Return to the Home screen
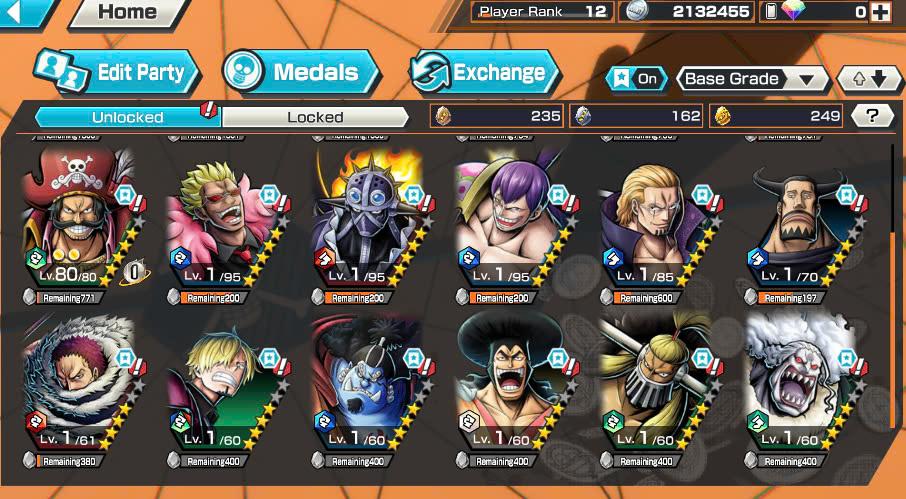This screenshot has width=906, height=499. [x=127, y=13]
